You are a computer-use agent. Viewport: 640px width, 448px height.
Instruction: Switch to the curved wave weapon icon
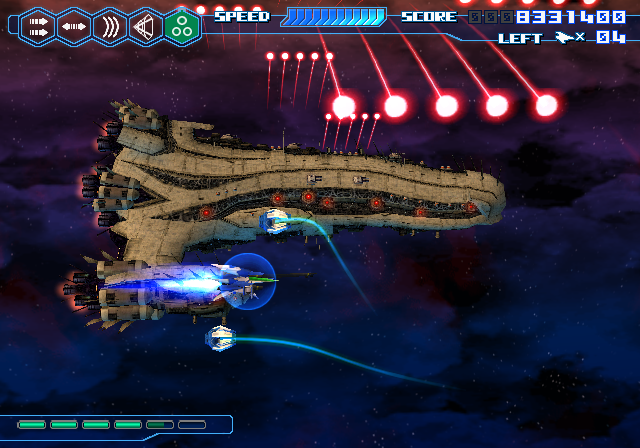pos(109,25)
